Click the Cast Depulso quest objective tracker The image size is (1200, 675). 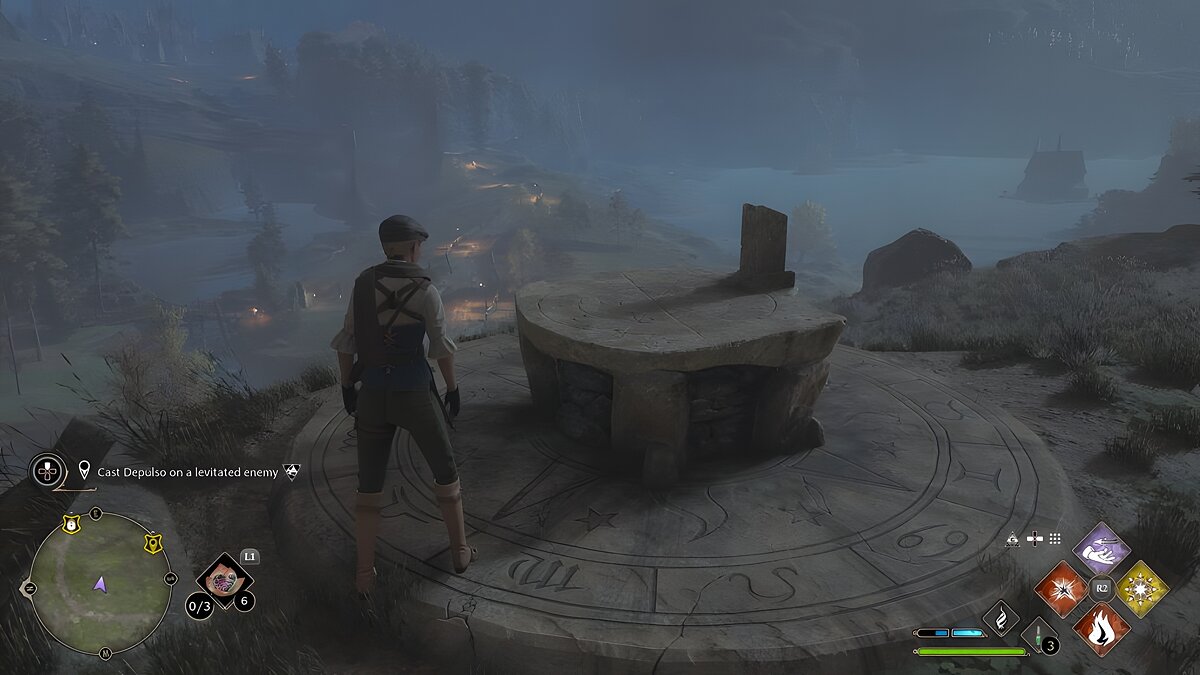(188, 470)
